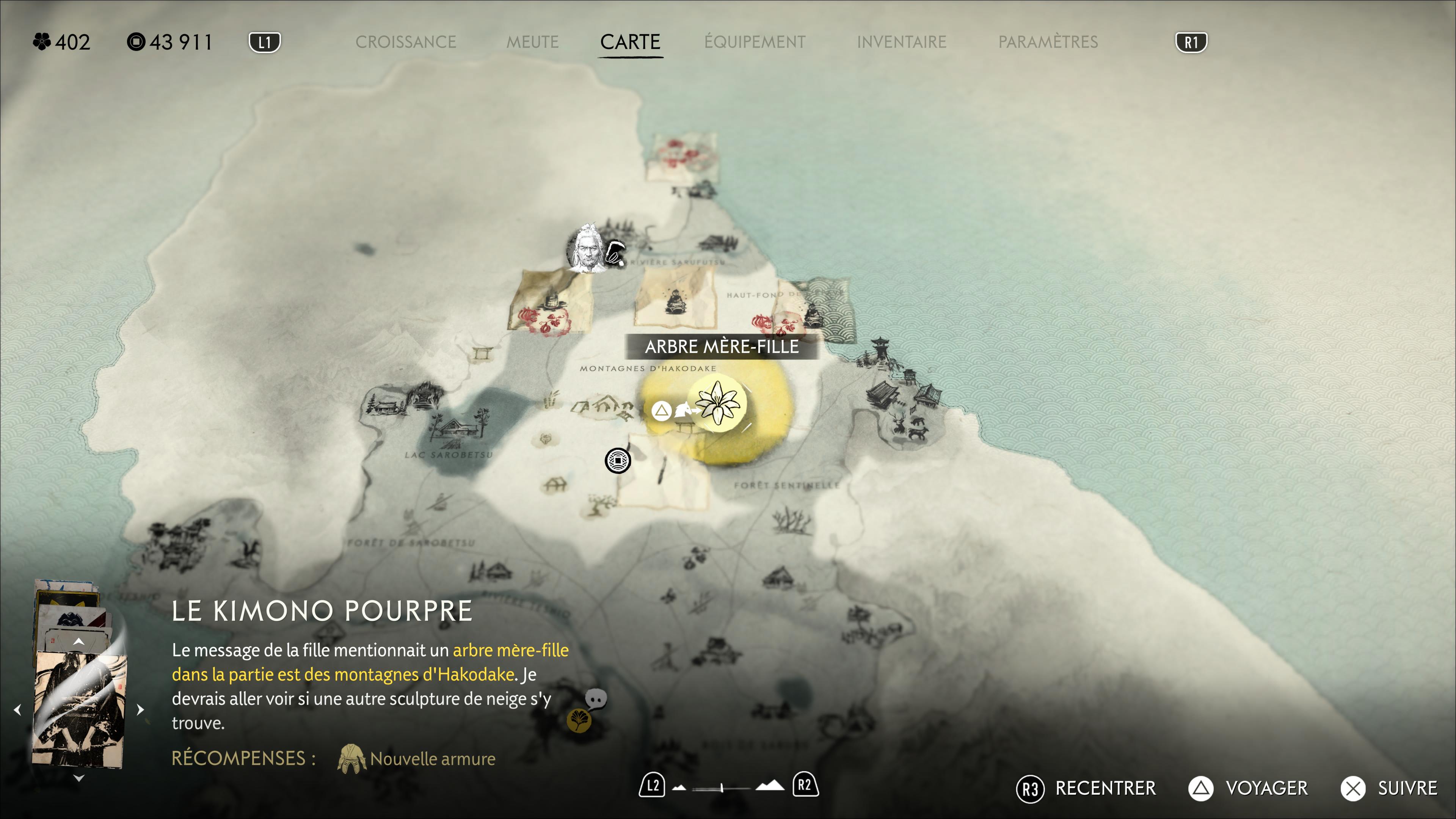
Task: Advance to next quest card with right arrow
Action: [141, 709]
